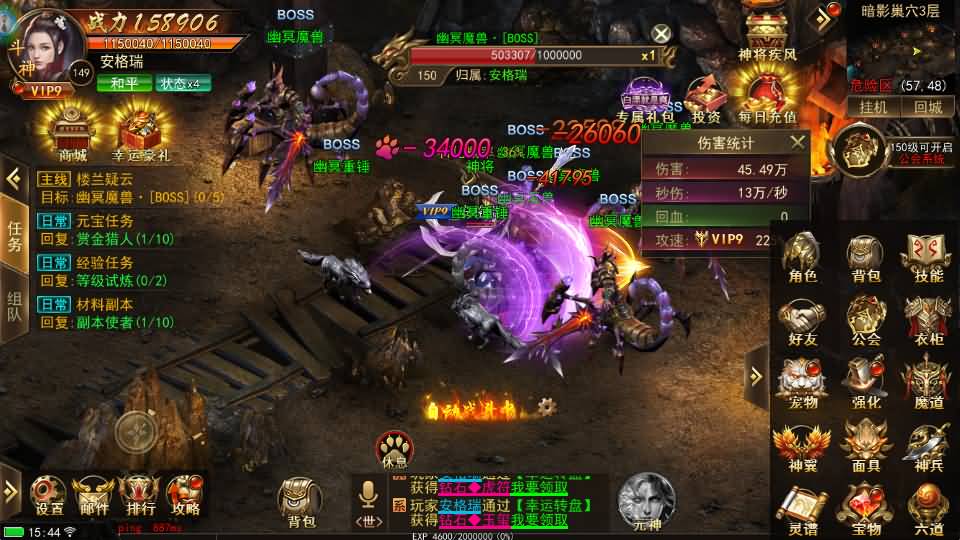The image size is (960, 540).
Task: Open the 幸运豪礼 lucky gift icon
Action: coord(141,131)
